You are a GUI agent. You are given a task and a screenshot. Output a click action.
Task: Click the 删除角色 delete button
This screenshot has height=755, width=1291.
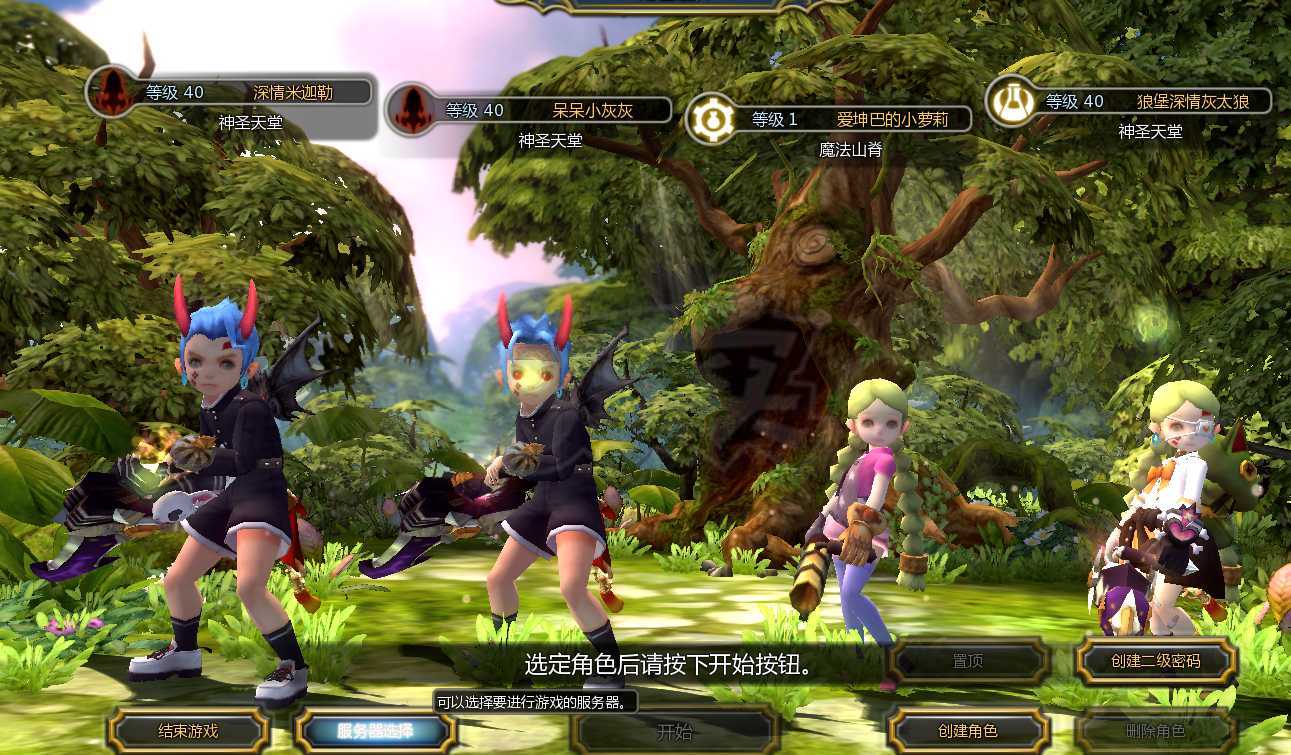[1156, 731]
